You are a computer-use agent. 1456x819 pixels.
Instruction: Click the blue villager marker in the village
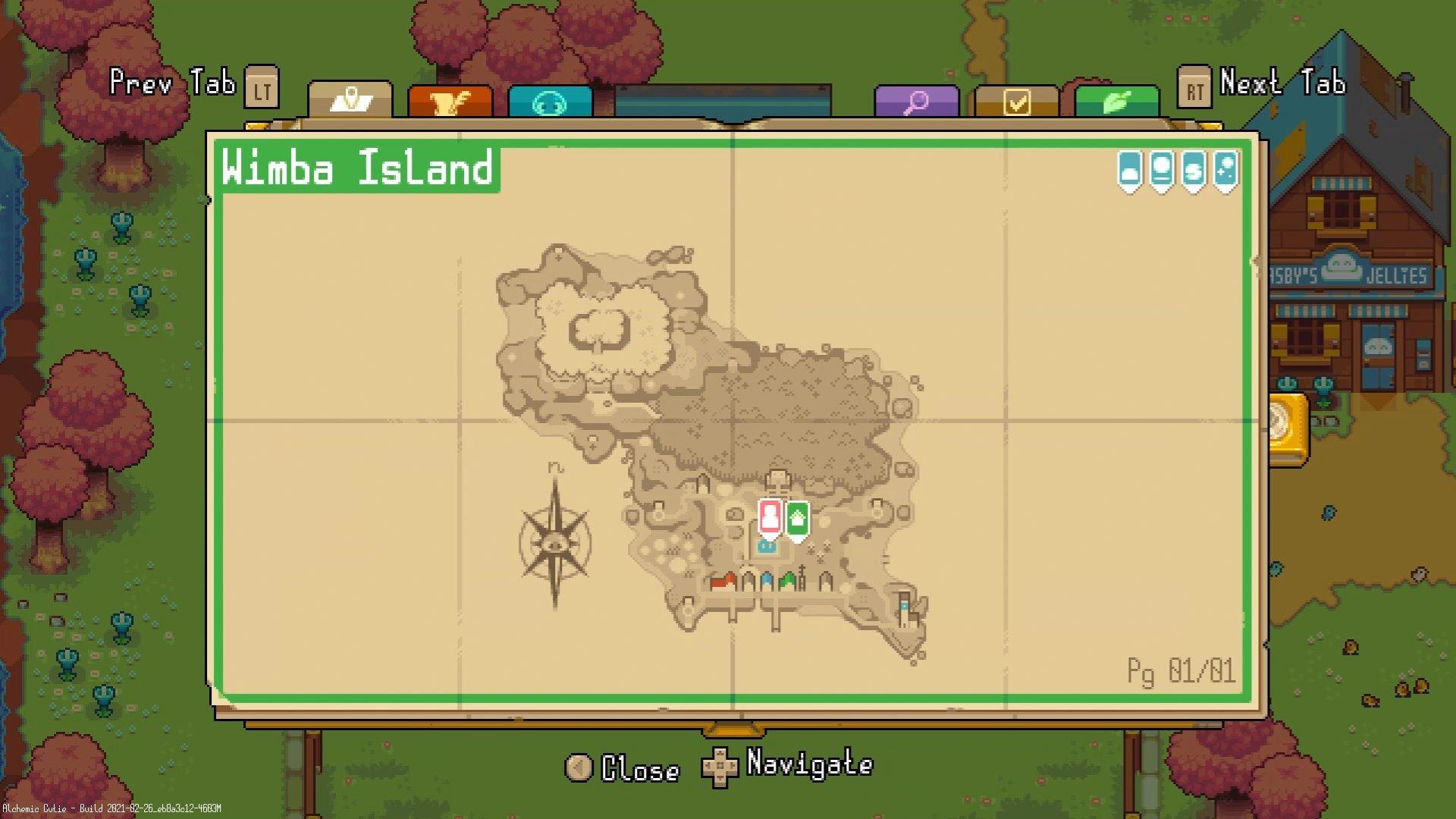(767, 546)
